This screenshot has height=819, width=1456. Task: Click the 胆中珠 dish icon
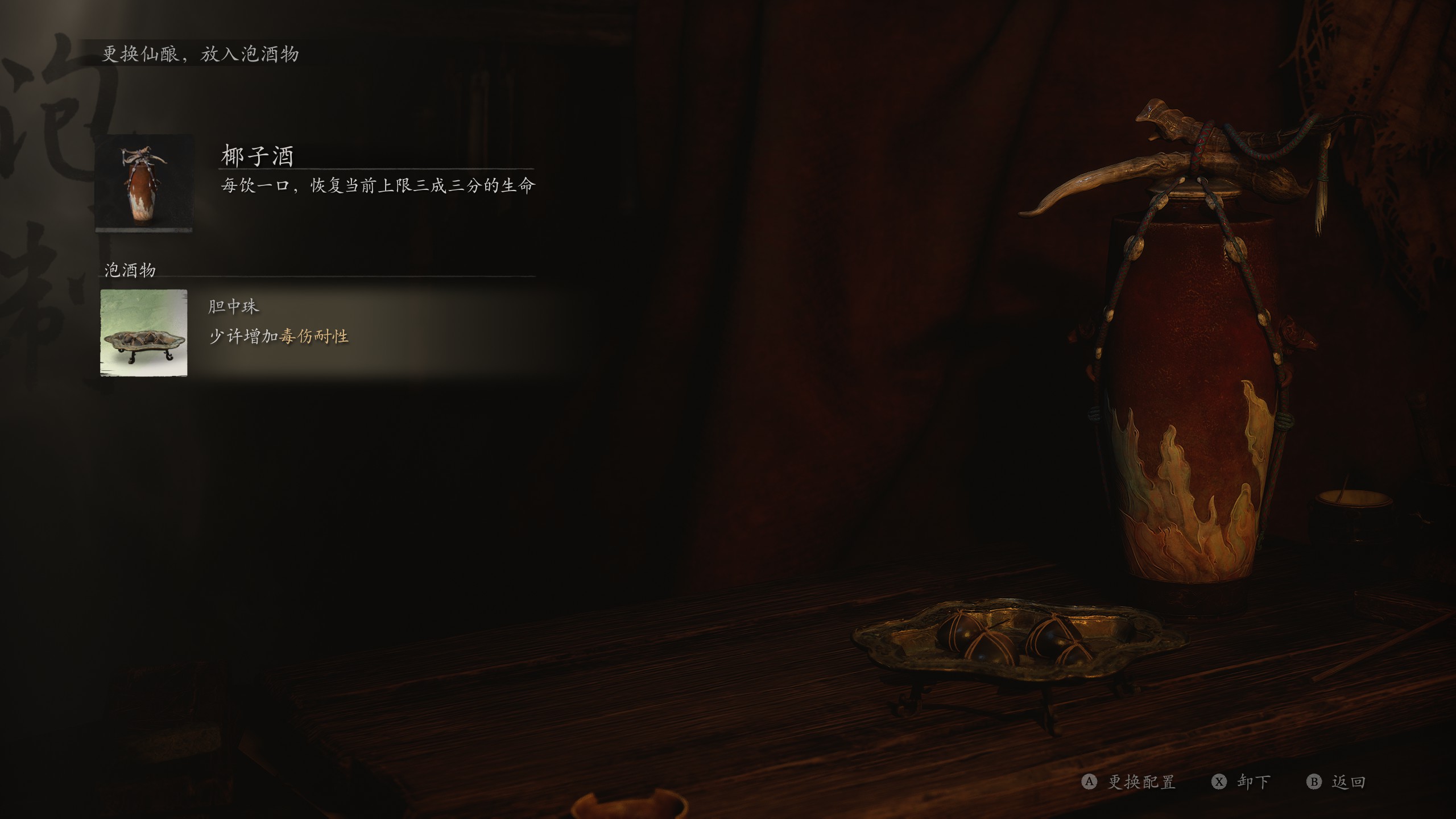[x=144, y=333]
